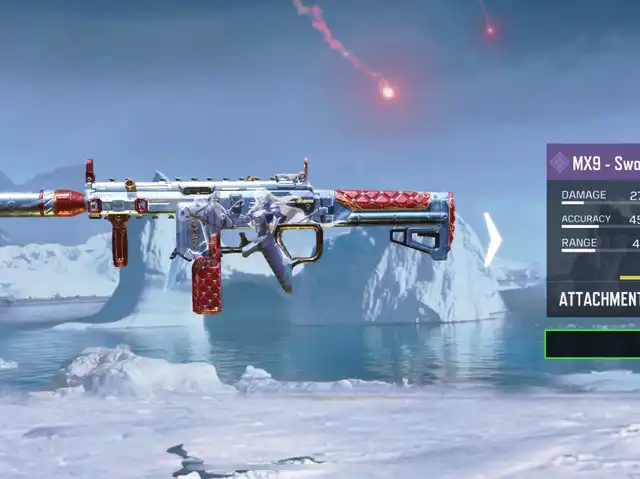Click the white next-weapon arrow
This screenshot has height=479, width=640.
pyautogui.click(x=492, y=240)
